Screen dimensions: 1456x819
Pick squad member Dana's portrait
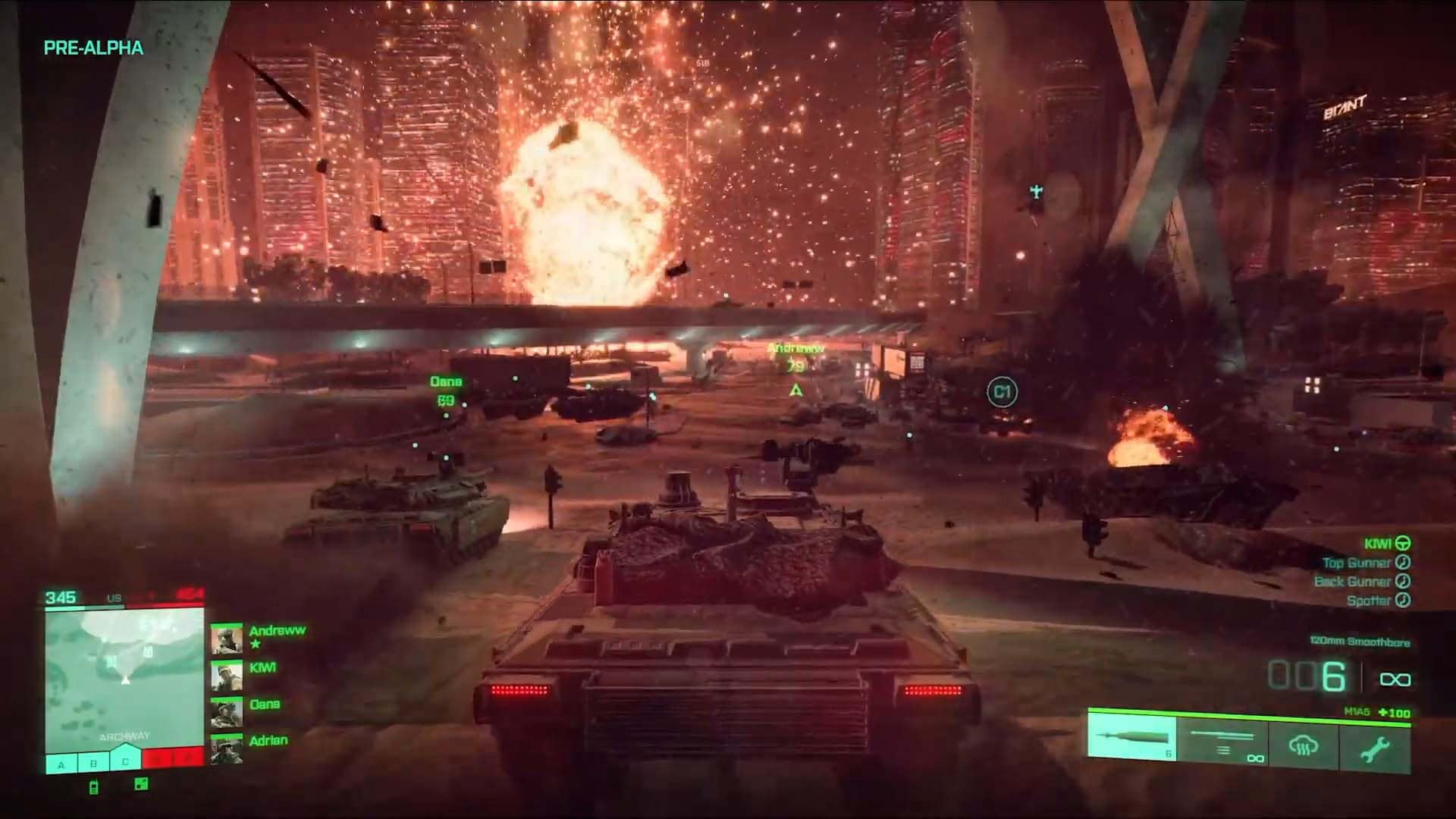(x=226, y=713)
